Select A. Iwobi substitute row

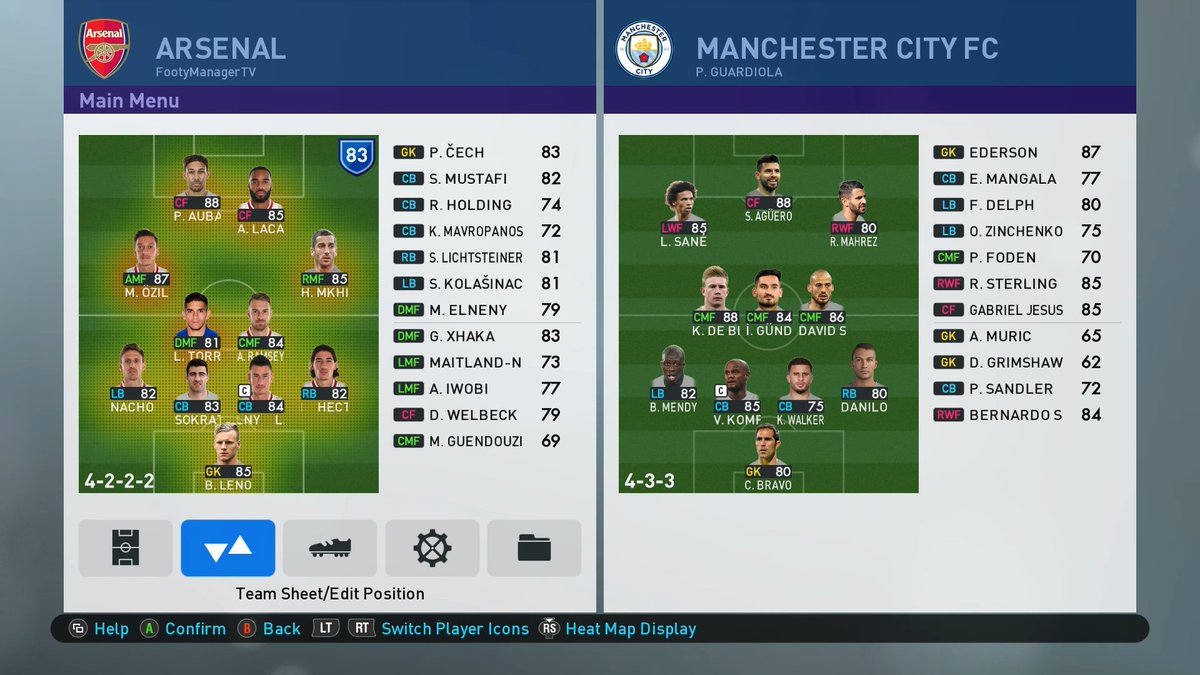(x=478, y=389)
